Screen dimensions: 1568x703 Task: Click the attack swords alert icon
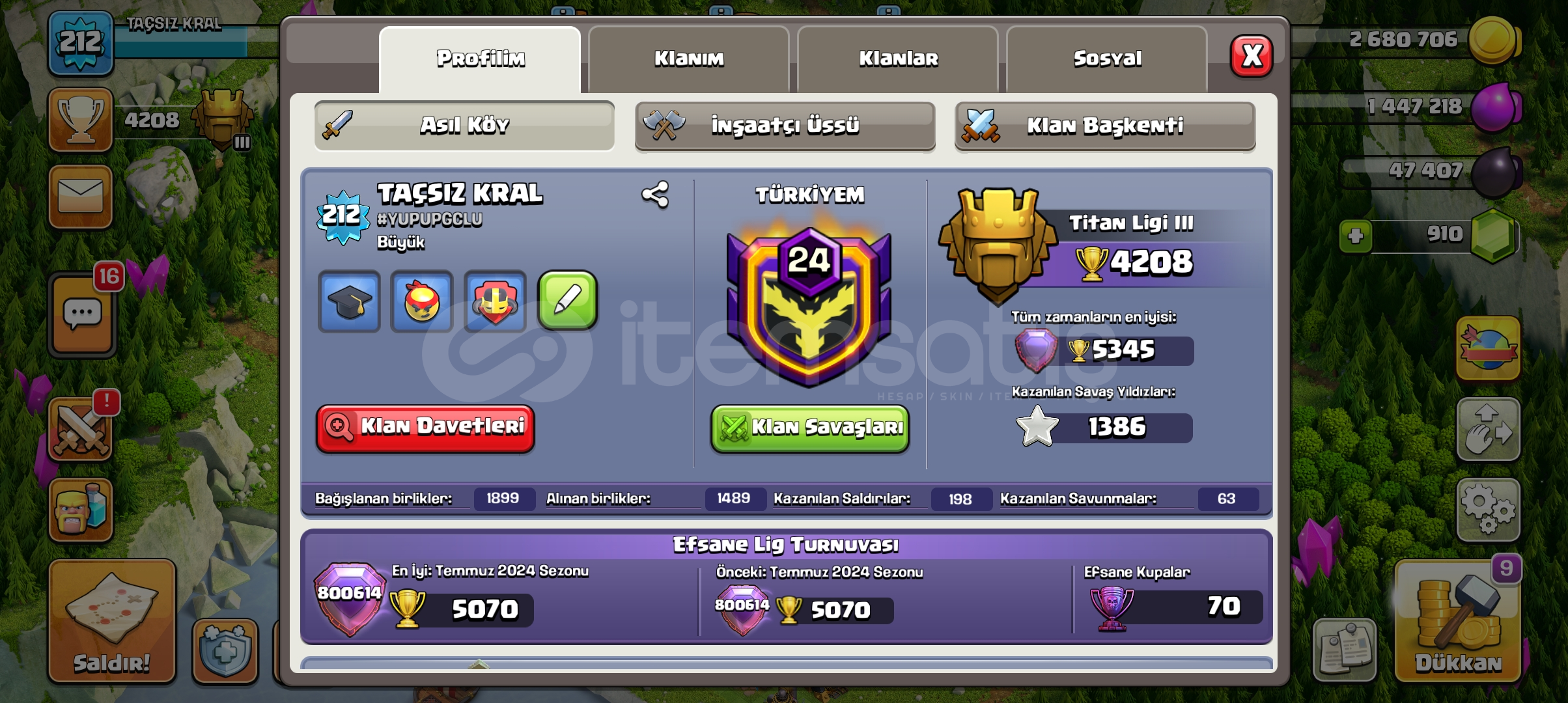click(81, 430)
